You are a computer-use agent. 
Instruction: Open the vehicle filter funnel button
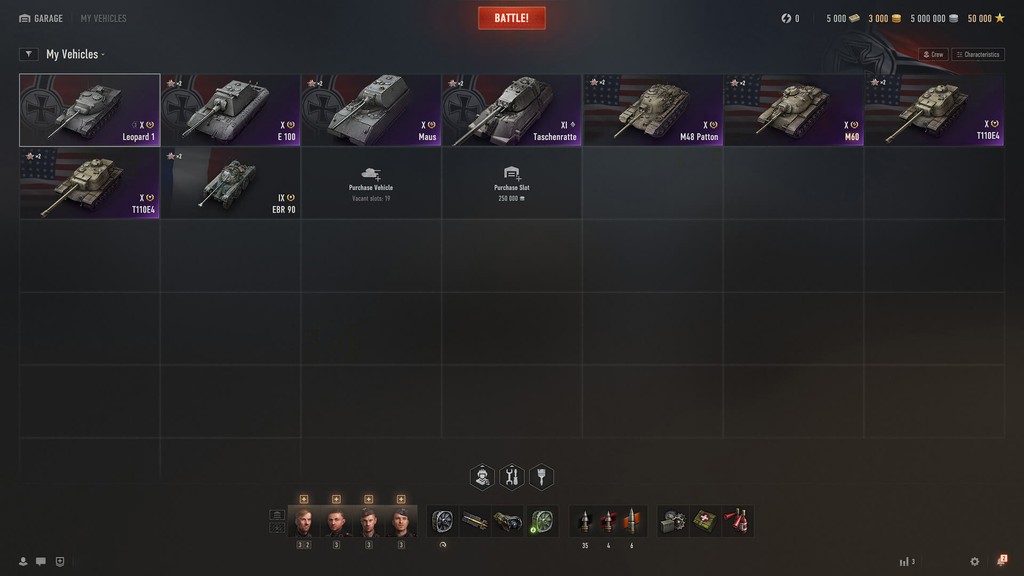point(29,54)
